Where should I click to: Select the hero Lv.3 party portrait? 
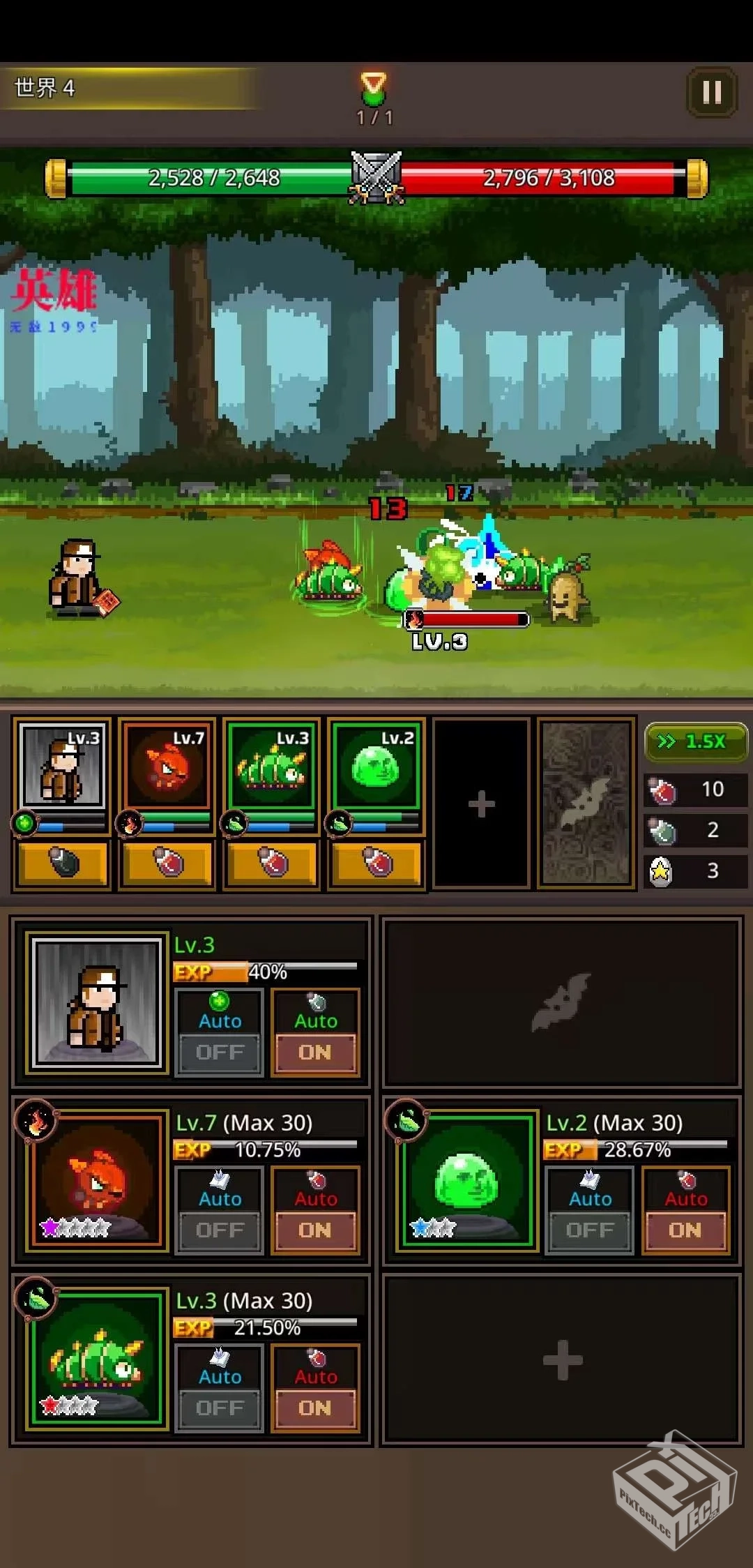[x=63, y=766]
